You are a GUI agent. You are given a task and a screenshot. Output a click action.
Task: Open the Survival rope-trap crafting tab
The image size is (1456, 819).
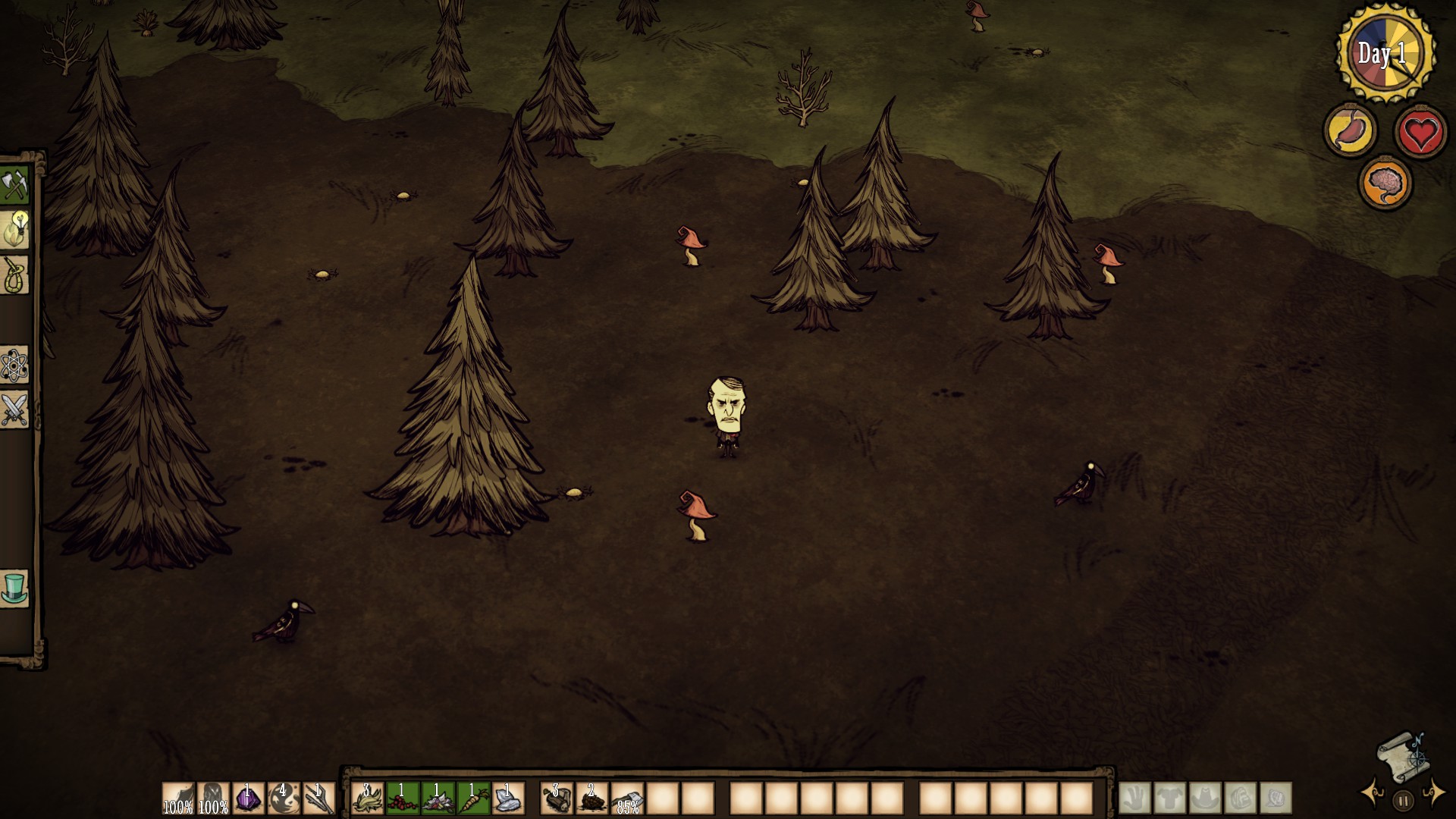coord(14,274)
